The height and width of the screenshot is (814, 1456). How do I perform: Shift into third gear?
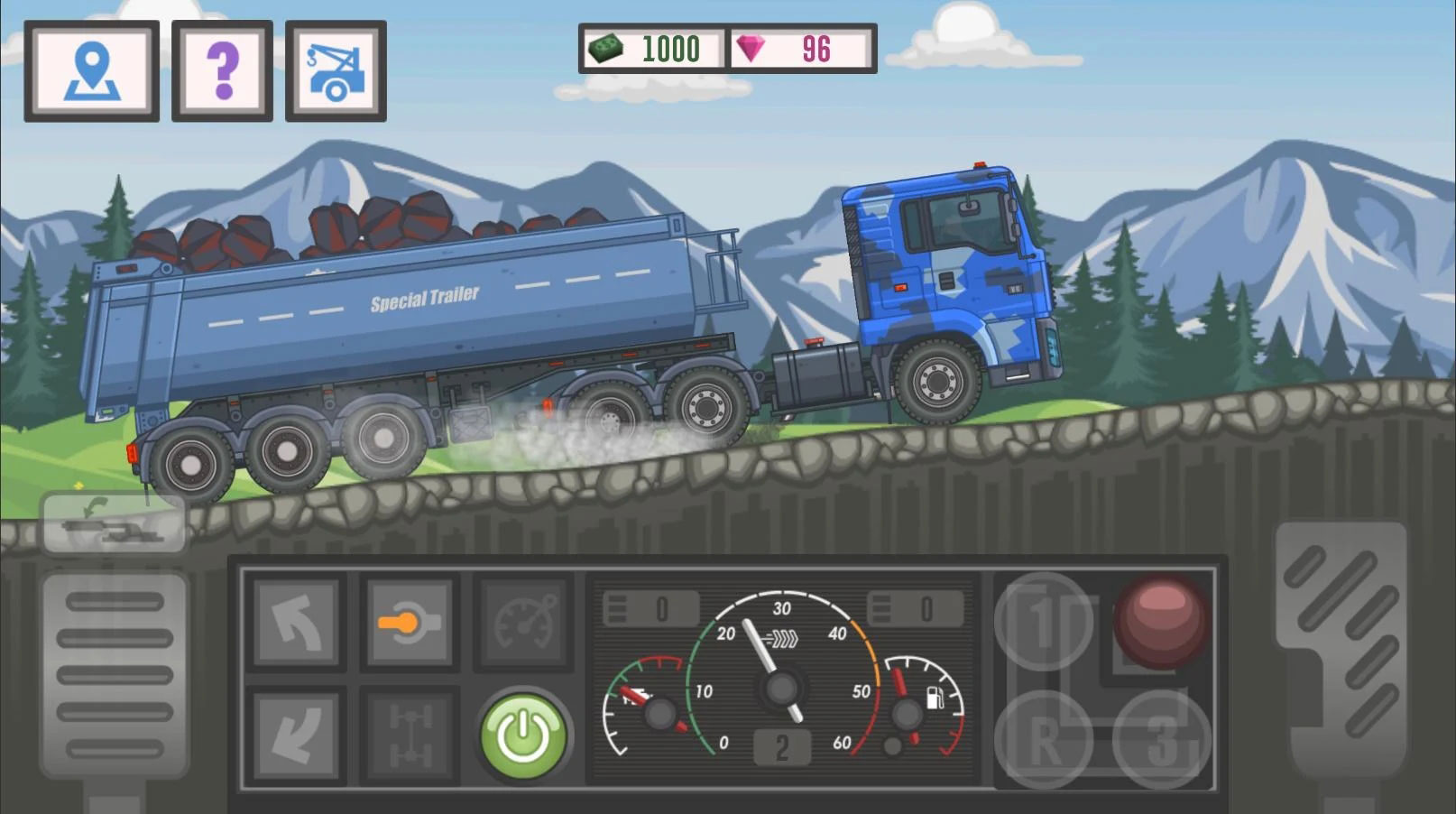coord(1162,740)
